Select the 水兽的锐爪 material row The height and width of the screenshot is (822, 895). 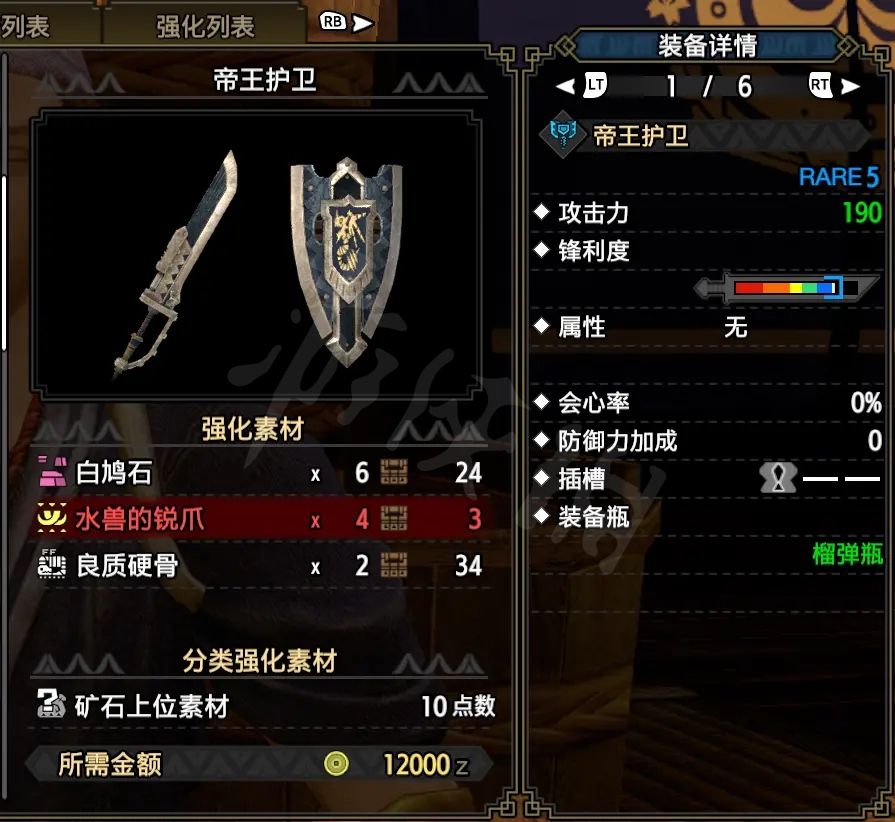[x=258, y=519]
